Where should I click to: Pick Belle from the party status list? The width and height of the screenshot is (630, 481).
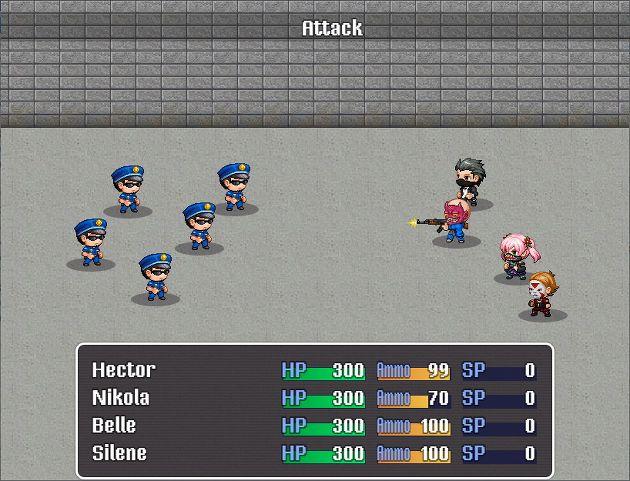114,426
